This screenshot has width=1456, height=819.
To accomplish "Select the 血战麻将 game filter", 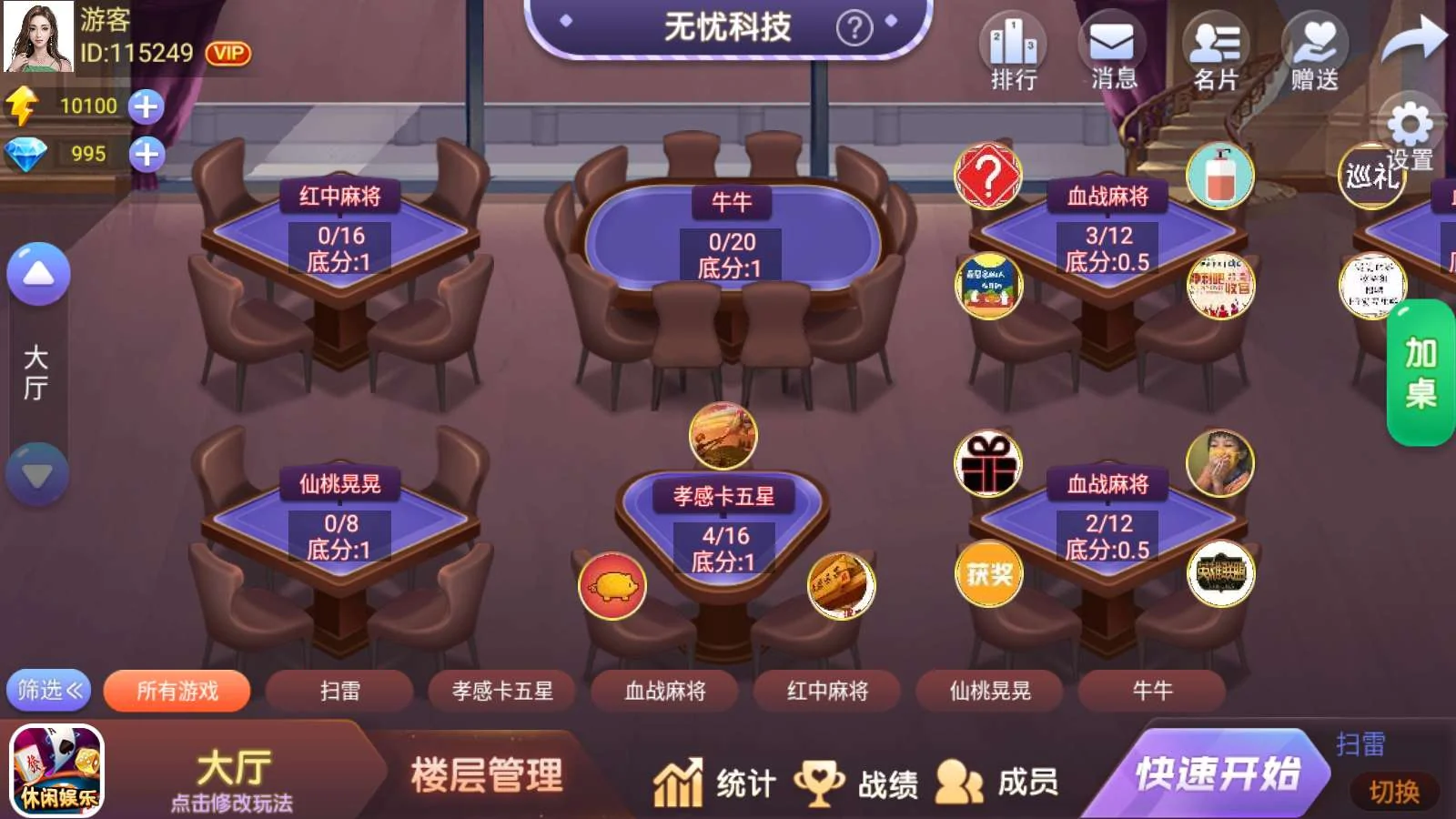I will (663, 691).
